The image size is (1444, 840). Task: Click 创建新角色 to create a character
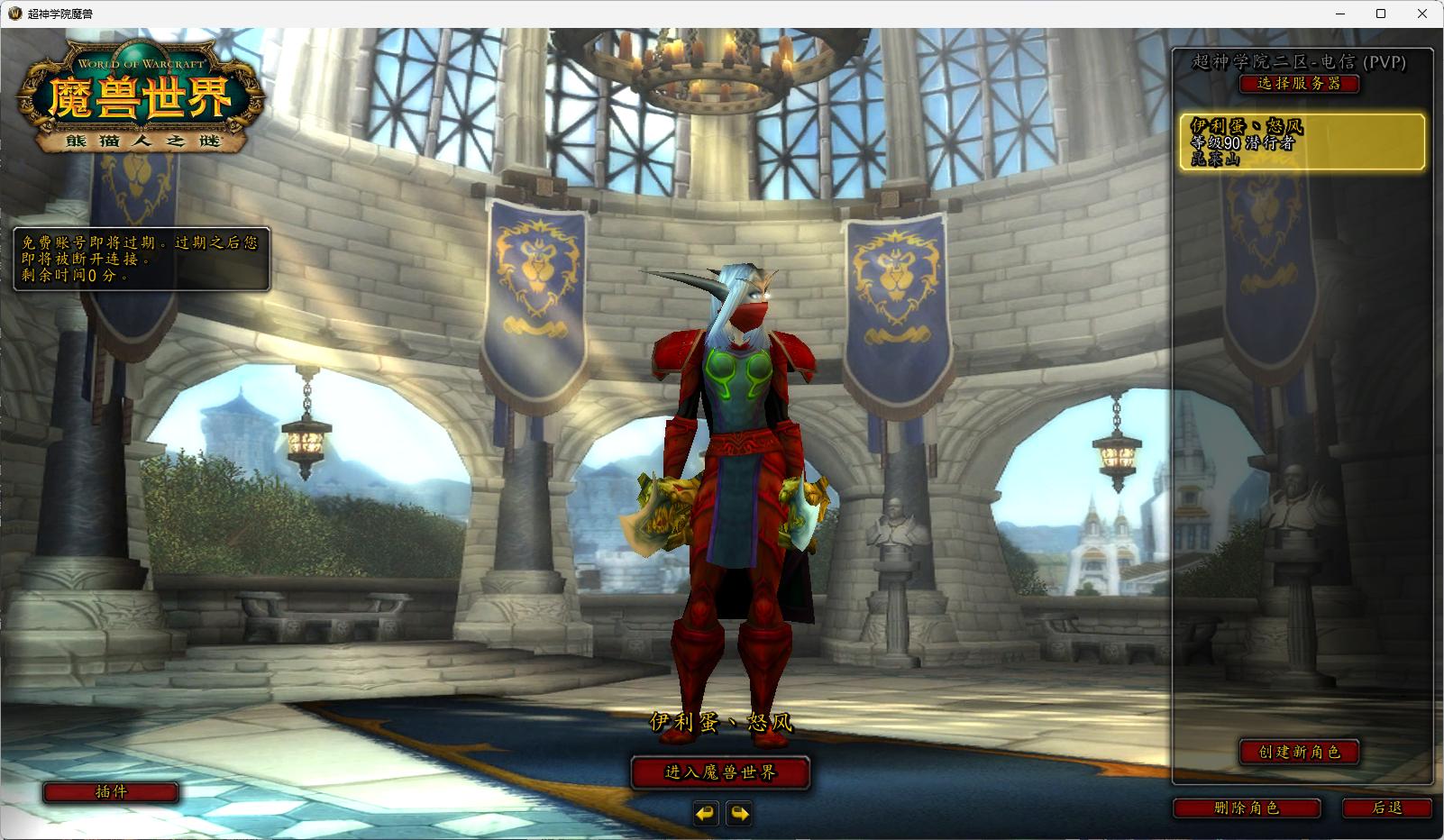(1299, 752)
